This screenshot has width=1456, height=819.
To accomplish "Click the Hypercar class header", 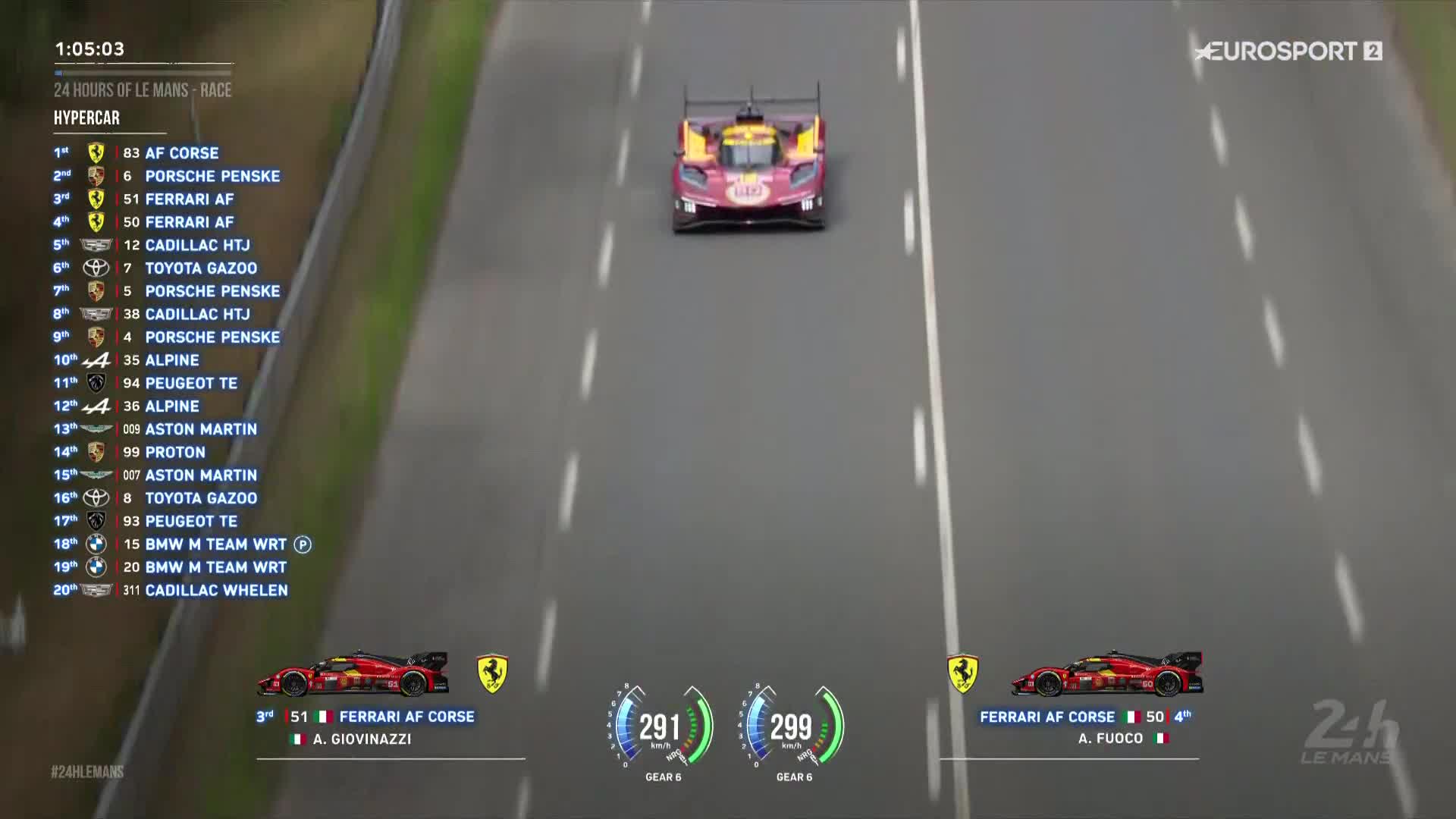I will tap(87, 118).
